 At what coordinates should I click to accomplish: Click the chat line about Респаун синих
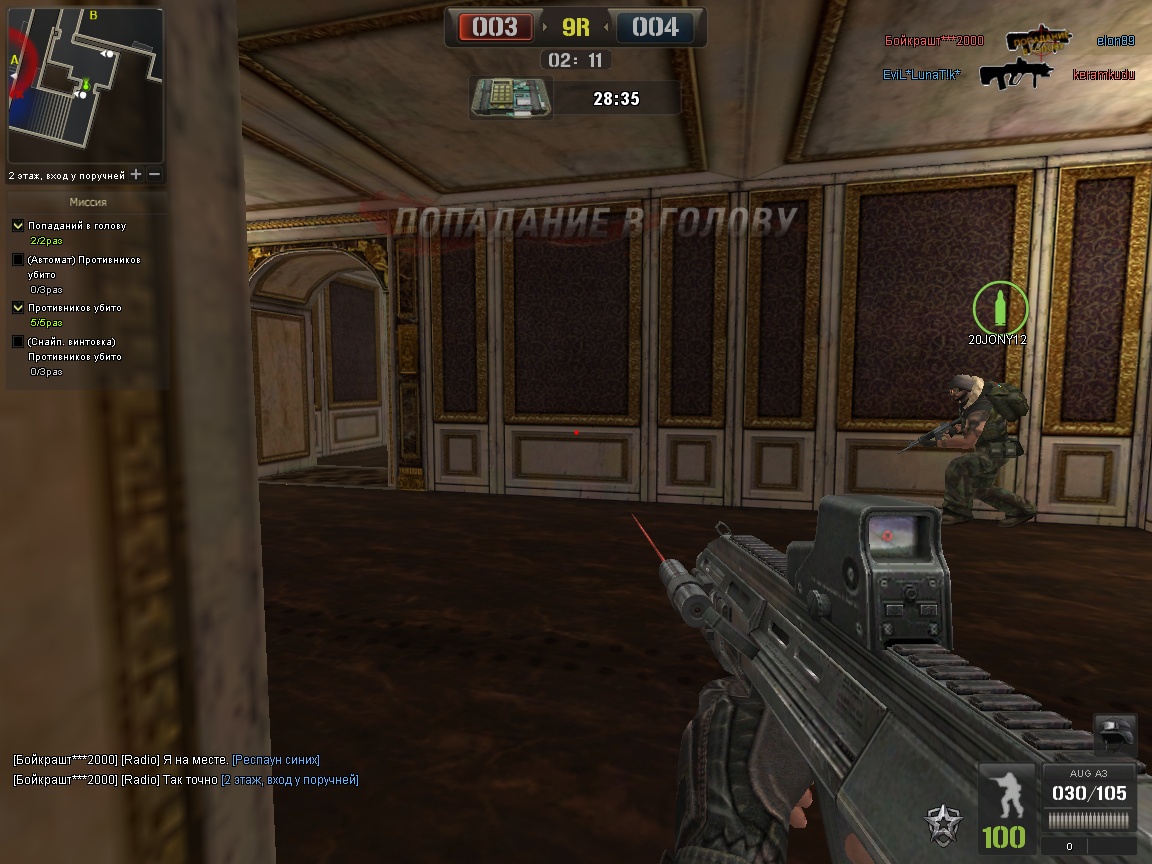(166, 760)
